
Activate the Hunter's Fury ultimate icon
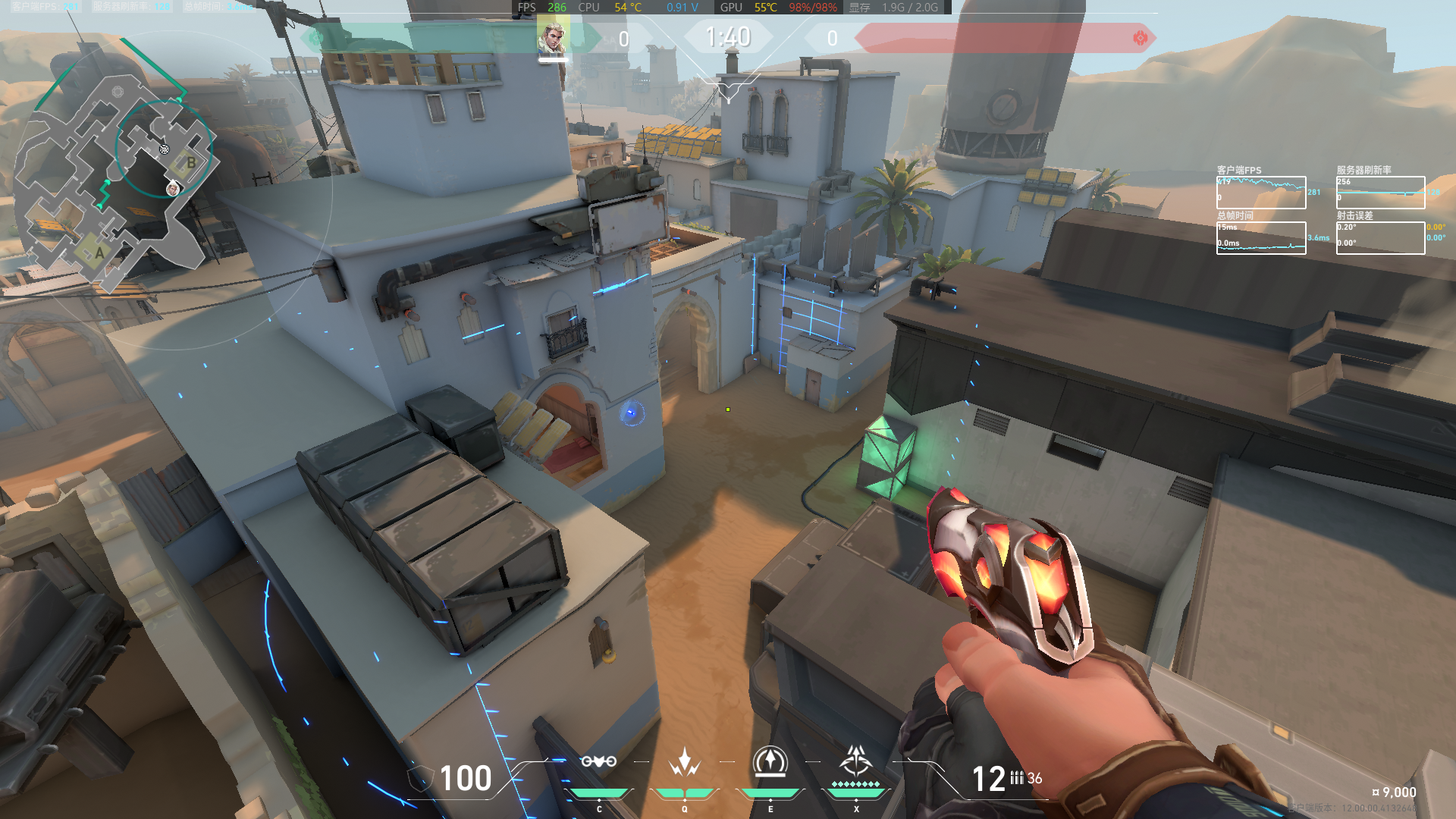tap(856, 760)
